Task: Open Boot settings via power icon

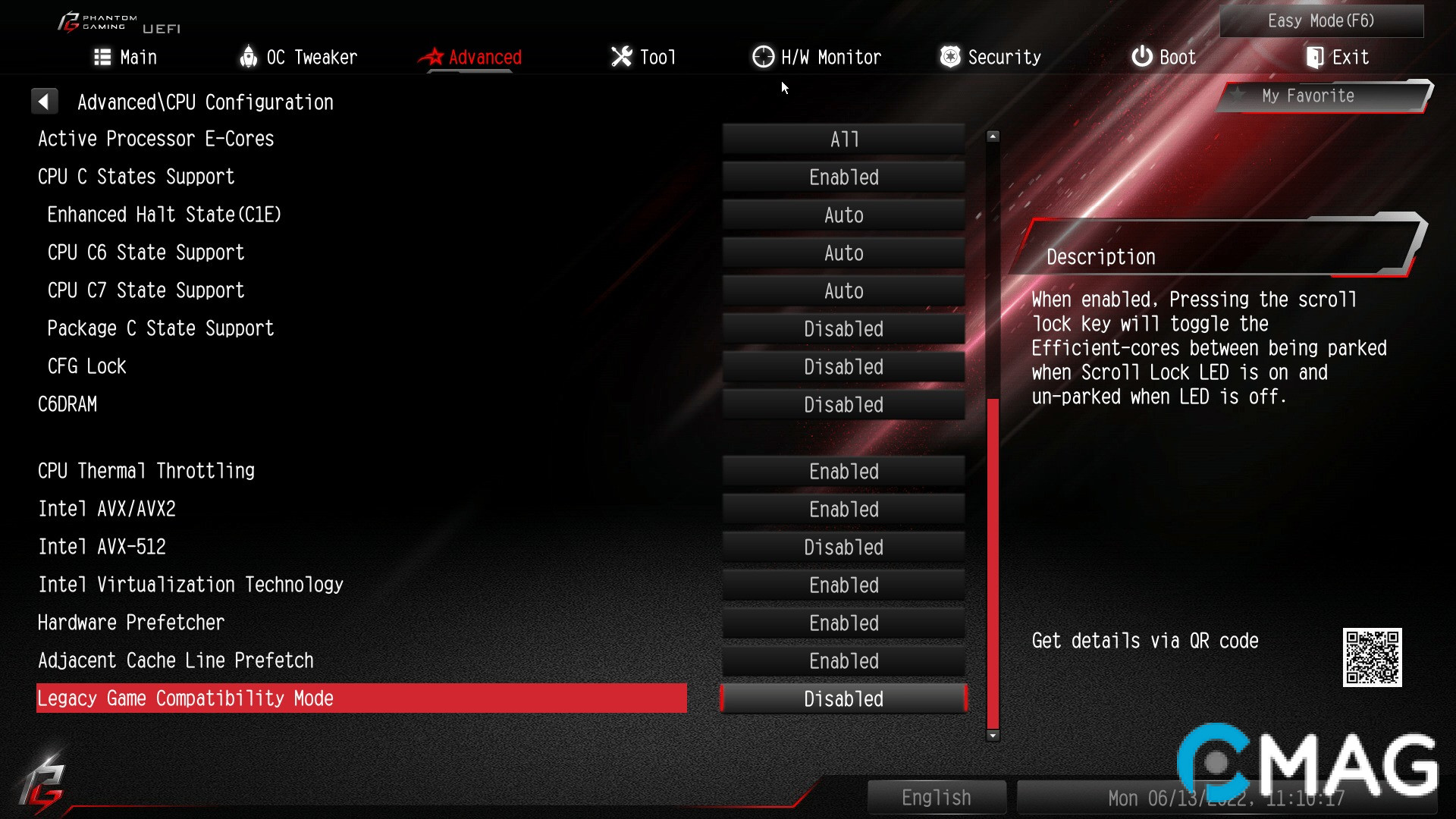Action: coord(1141,57)
